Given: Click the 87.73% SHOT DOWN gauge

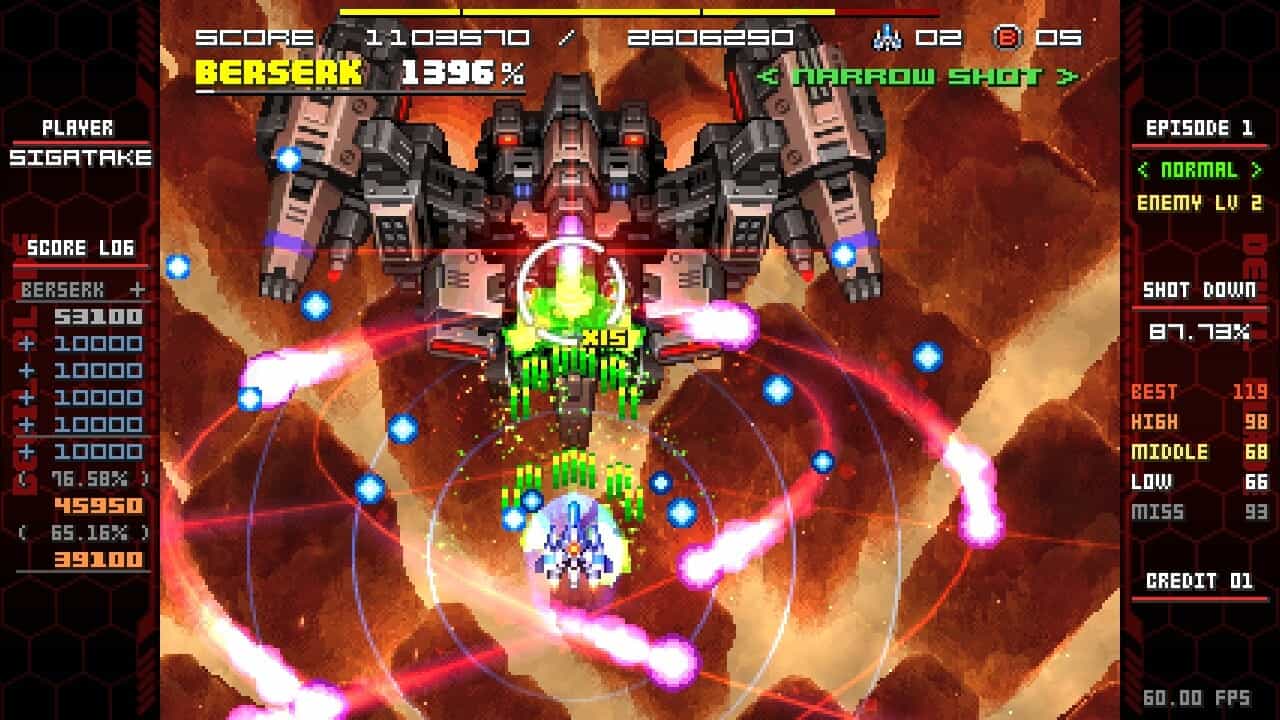Looking at the screenshot, I should (1200, 330).
